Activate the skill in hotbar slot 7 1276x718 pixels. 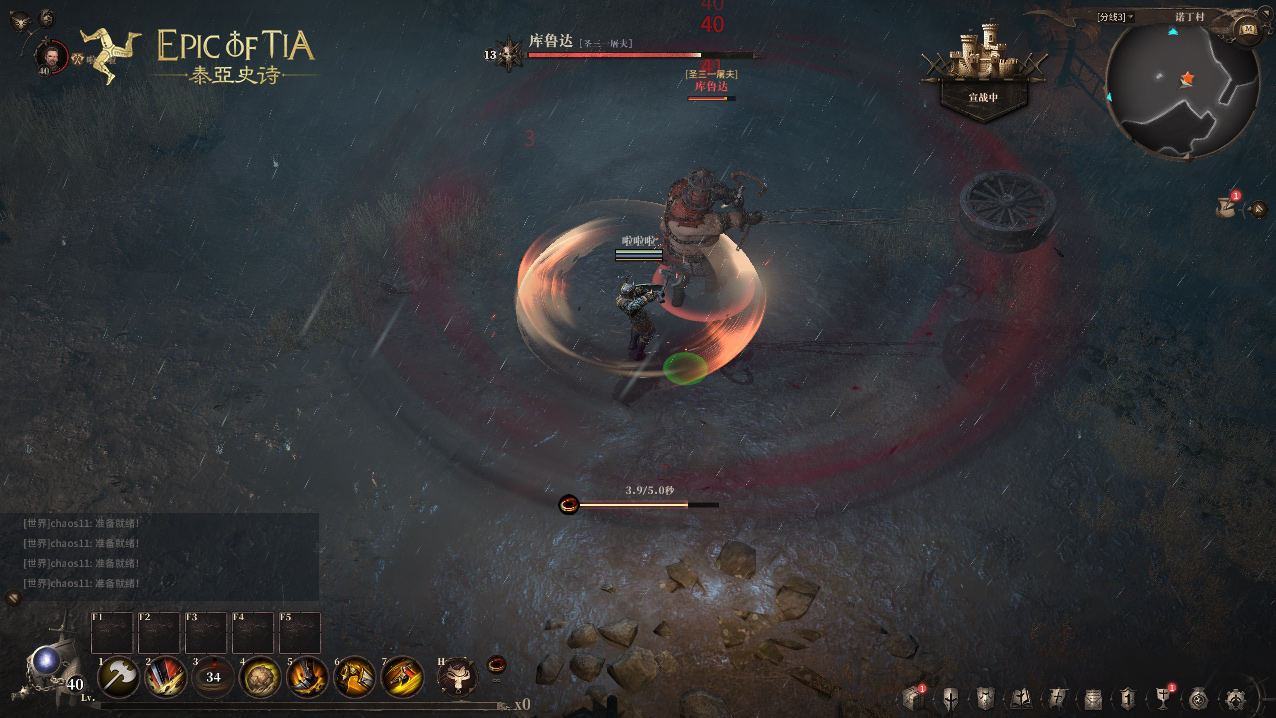(402, 677)
